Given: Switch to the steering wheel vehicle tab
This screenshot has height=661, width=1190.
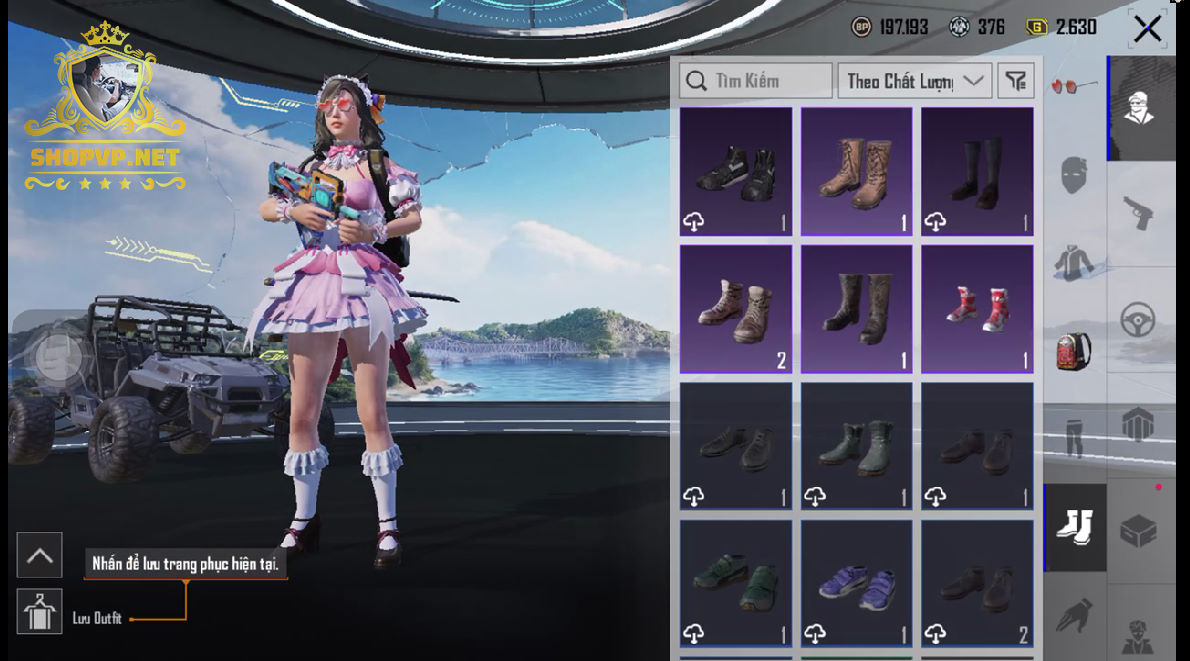Looking at the screenshot, I should 1140,319.
